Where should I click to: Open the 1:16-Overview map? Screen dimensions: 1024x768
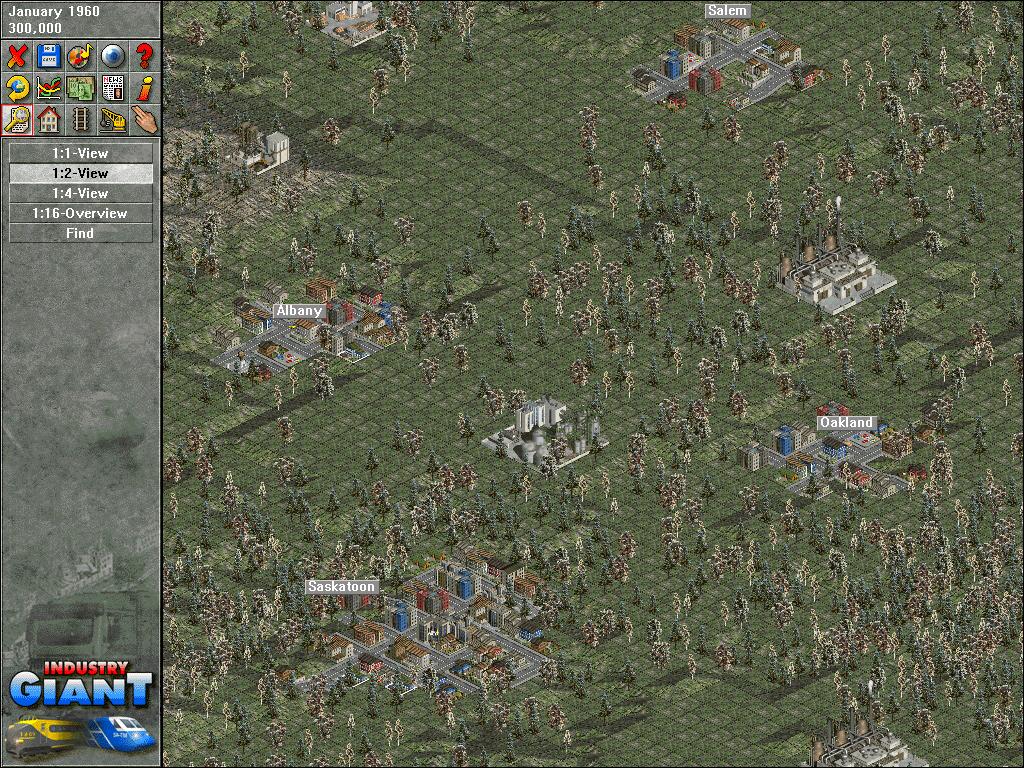80,213
